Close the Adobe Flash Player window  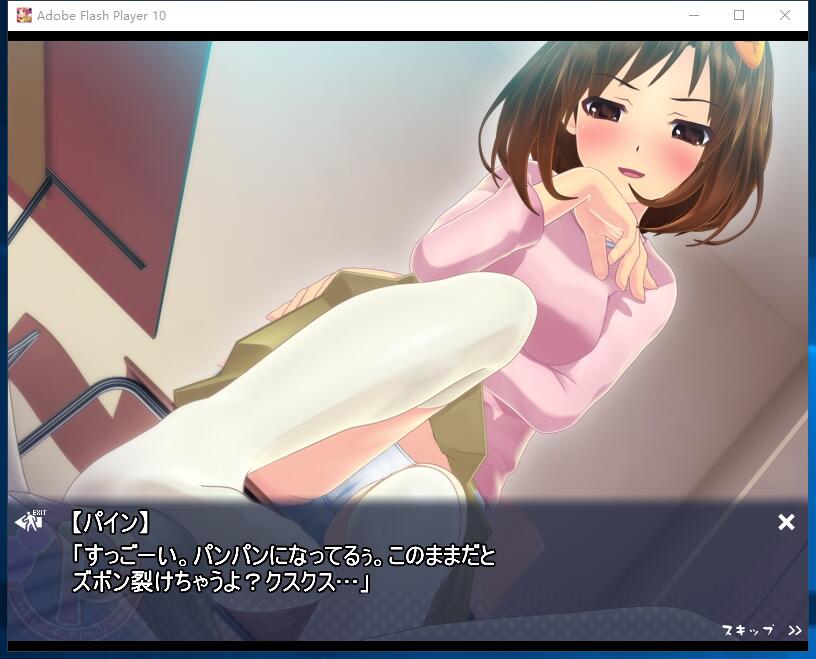[x=785, y=15]
